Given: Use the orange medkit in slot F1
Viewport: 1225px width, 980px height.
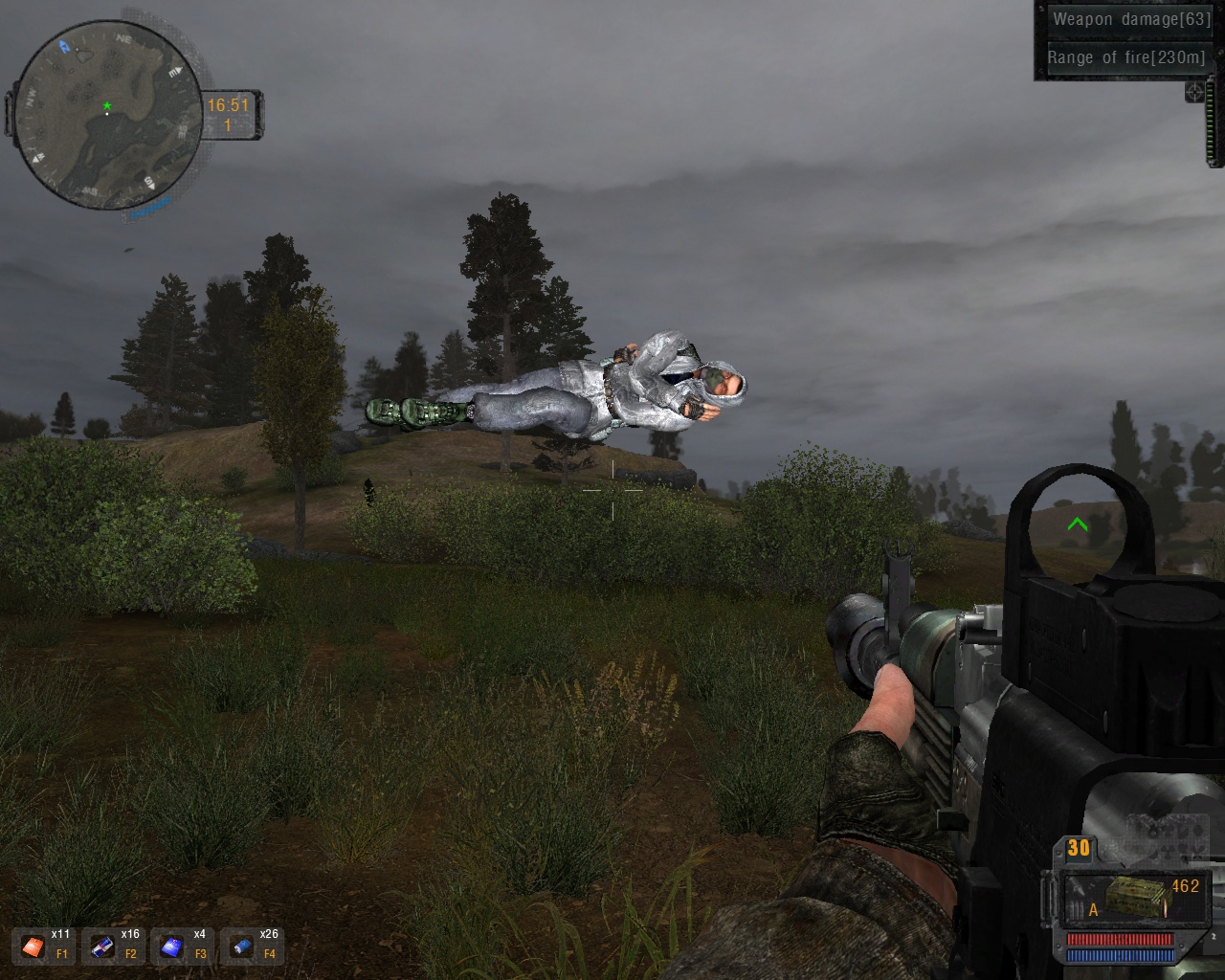Looking at the screenshot, I should (x=33, y=947).
